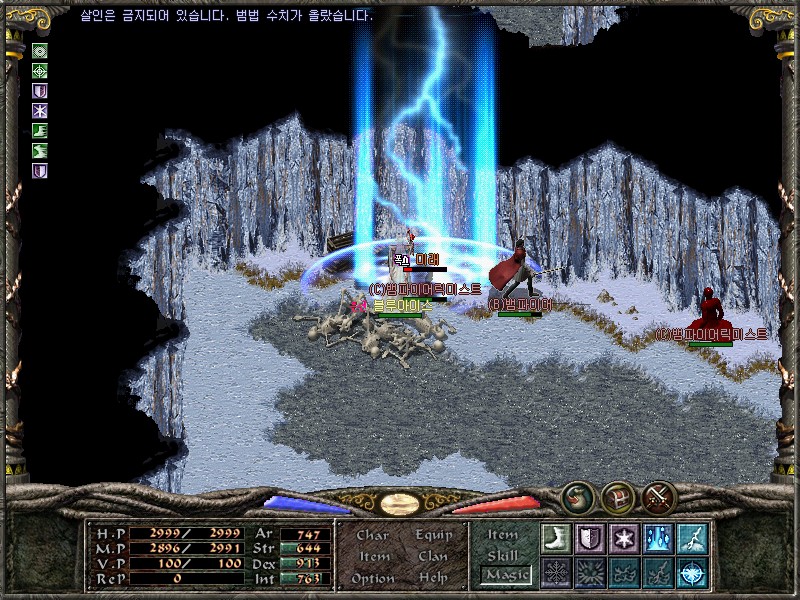The height and width of the screenshot is (600, 800).
Task: Open the Help menu
Action: click(x=433, y=578)
